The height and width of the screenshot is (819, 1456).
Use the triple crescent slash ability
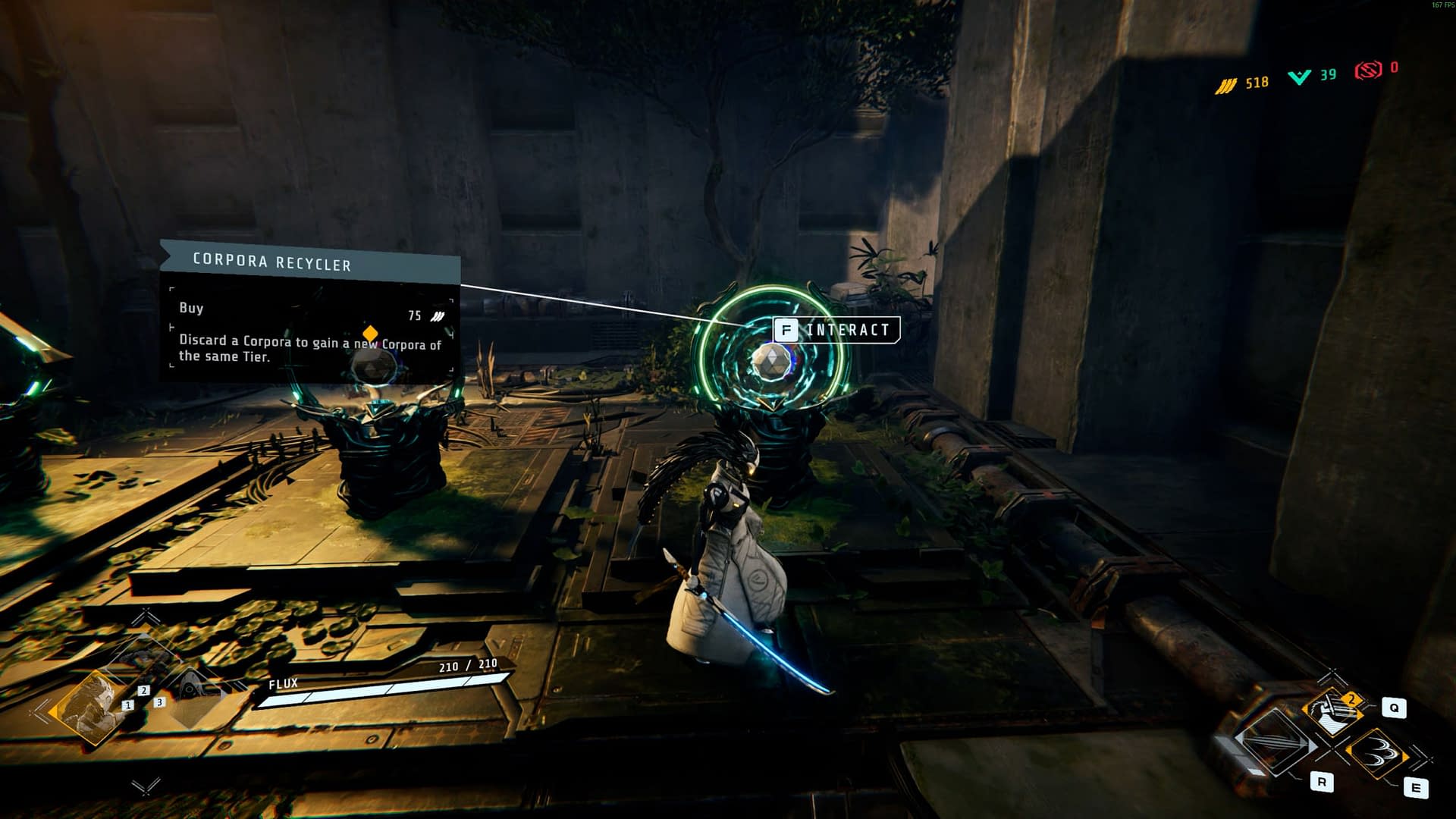coord(1376,752)
